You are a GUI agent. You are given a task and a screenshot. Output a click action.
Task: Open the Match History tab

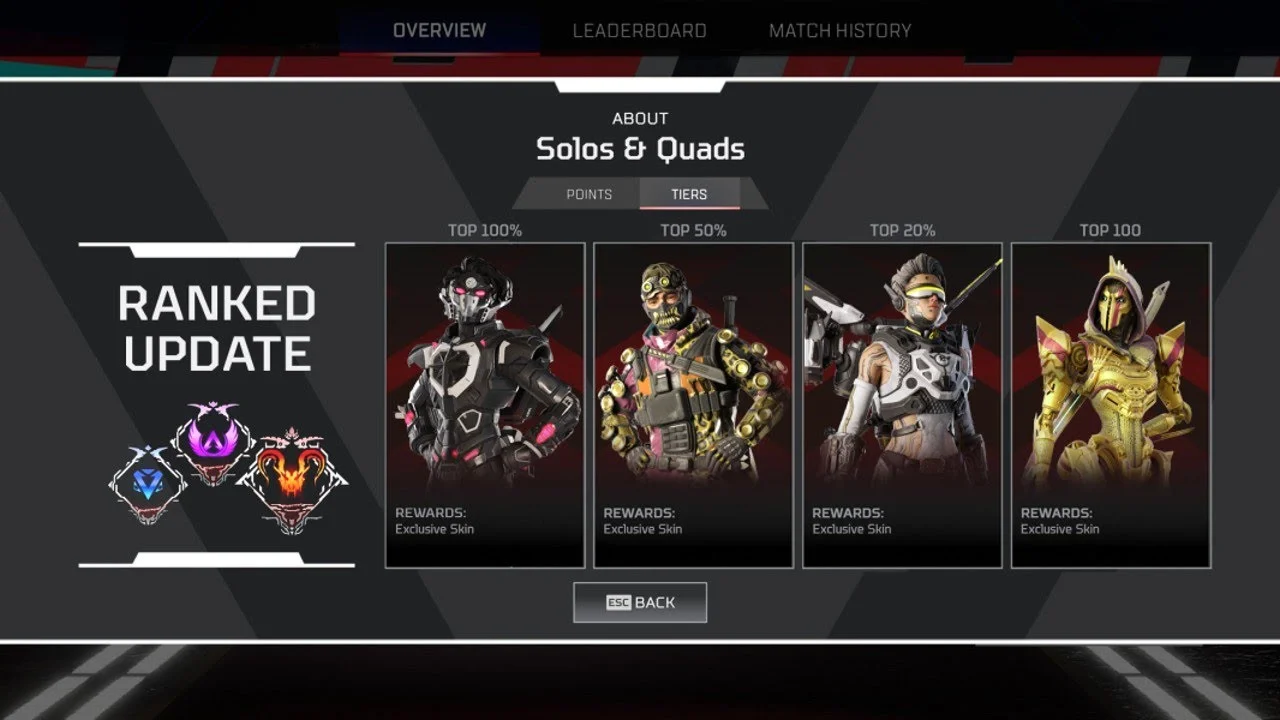tap(839, 30)
